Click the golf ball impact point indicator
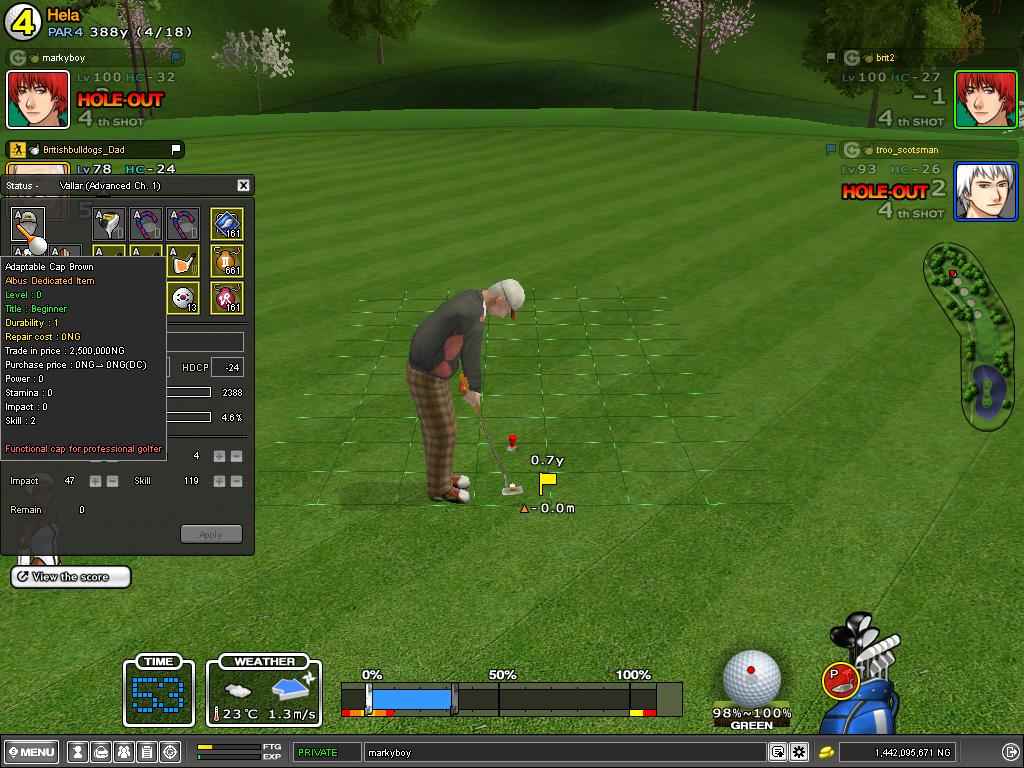 point(751,678)
